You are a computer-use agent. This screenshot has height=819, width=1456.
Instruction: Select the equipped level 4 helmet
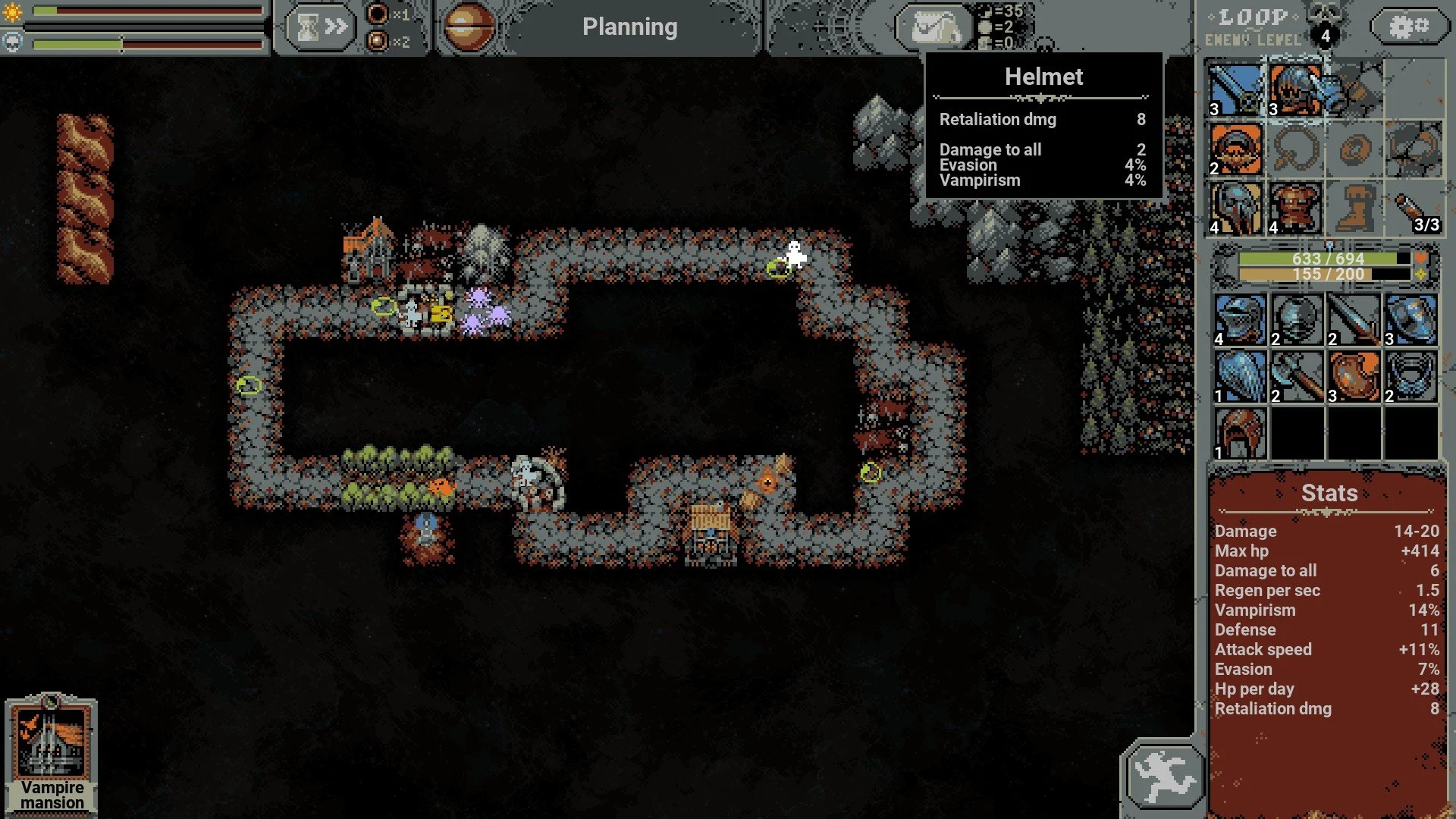(1236, 208)
